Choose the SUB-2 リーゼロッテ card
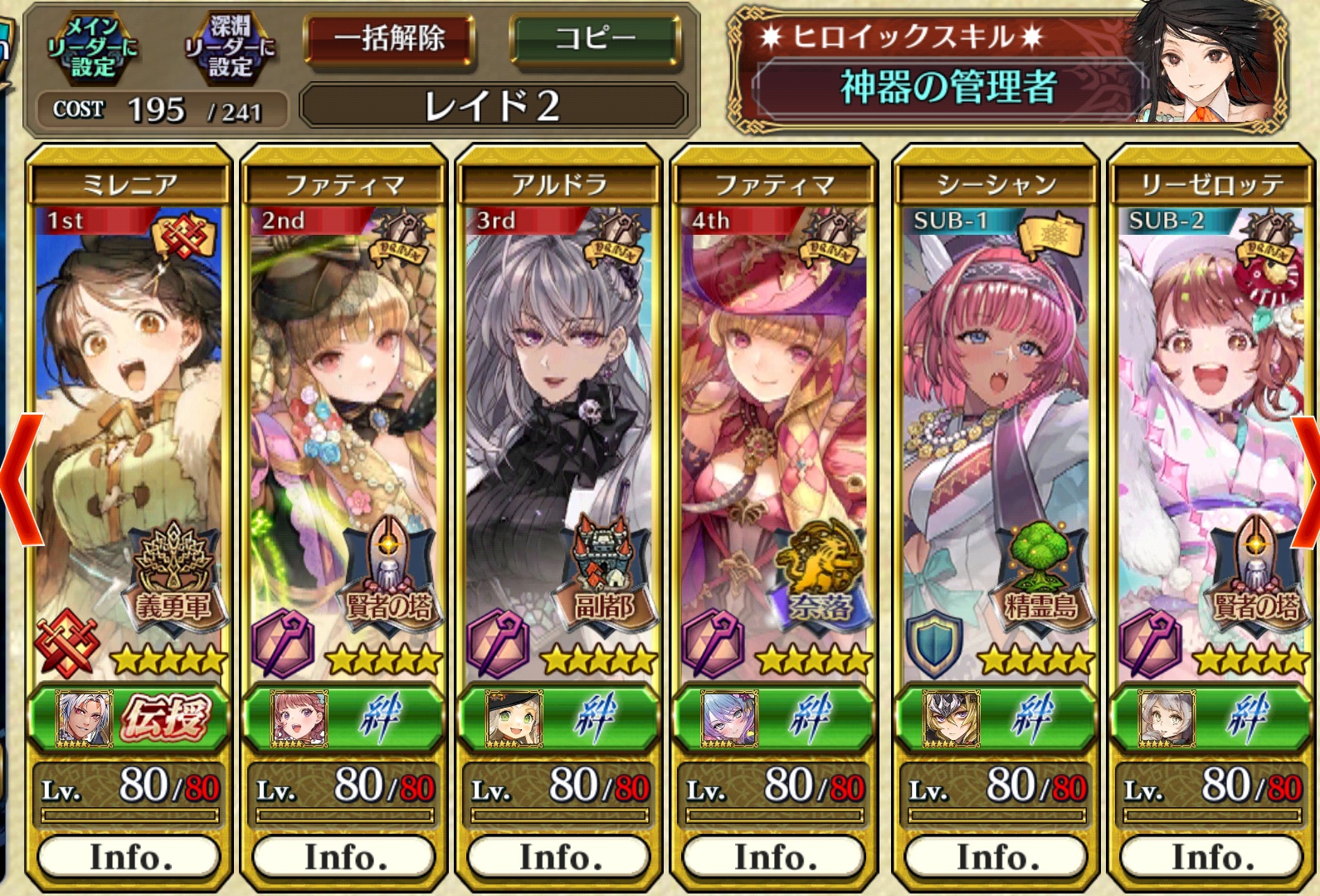Viewport: 1320px width, 896px height. (1211, 431)
